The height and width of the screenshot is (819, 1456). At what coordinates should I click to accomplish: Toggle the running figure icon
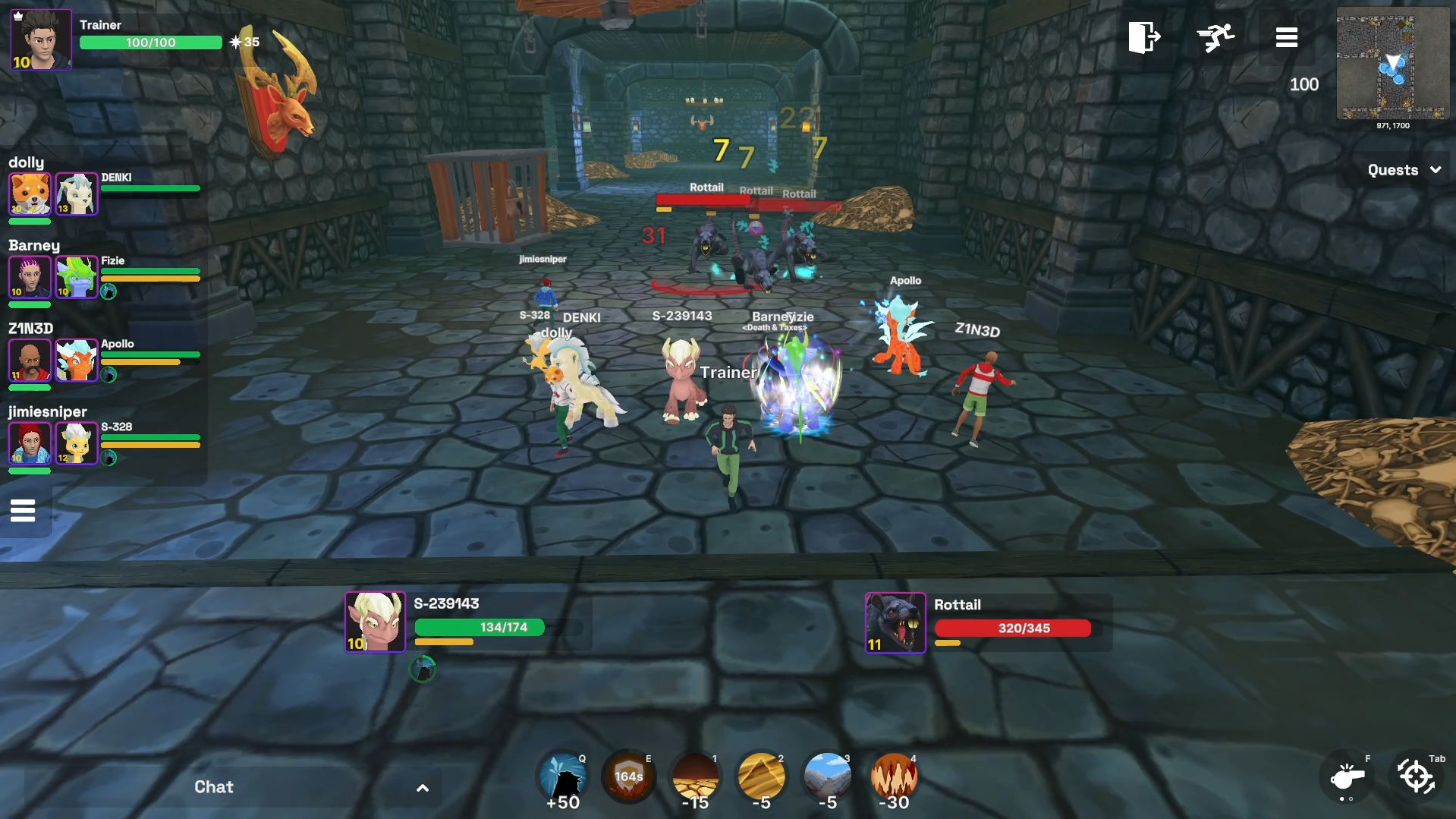coord(1215,37)
